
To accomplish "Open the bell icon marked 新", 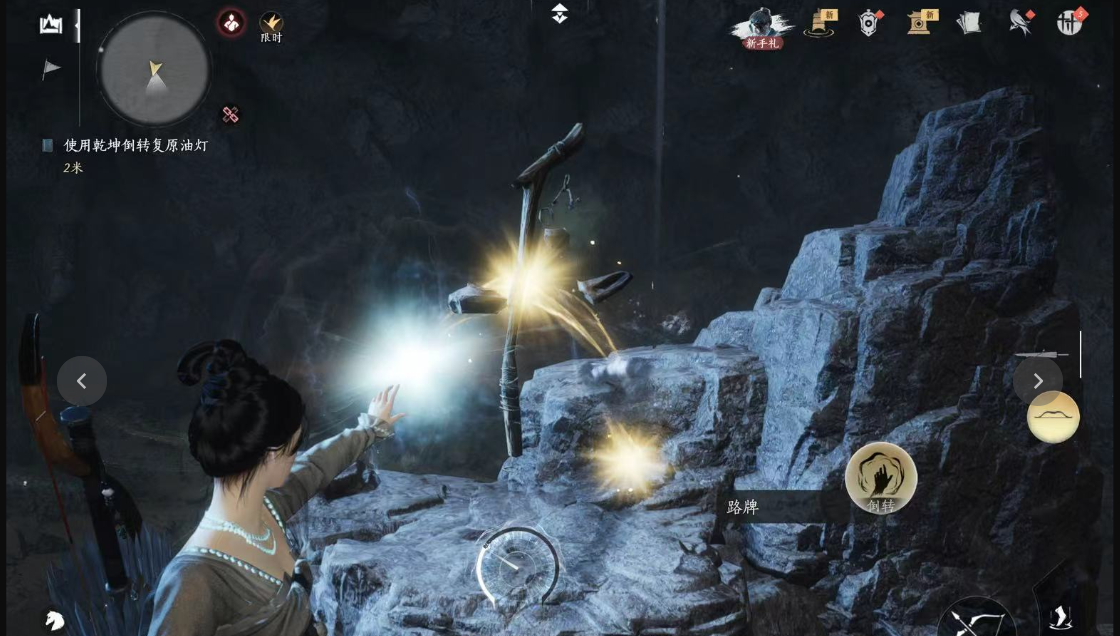I will pyautogui.click(x=820, y=23).
